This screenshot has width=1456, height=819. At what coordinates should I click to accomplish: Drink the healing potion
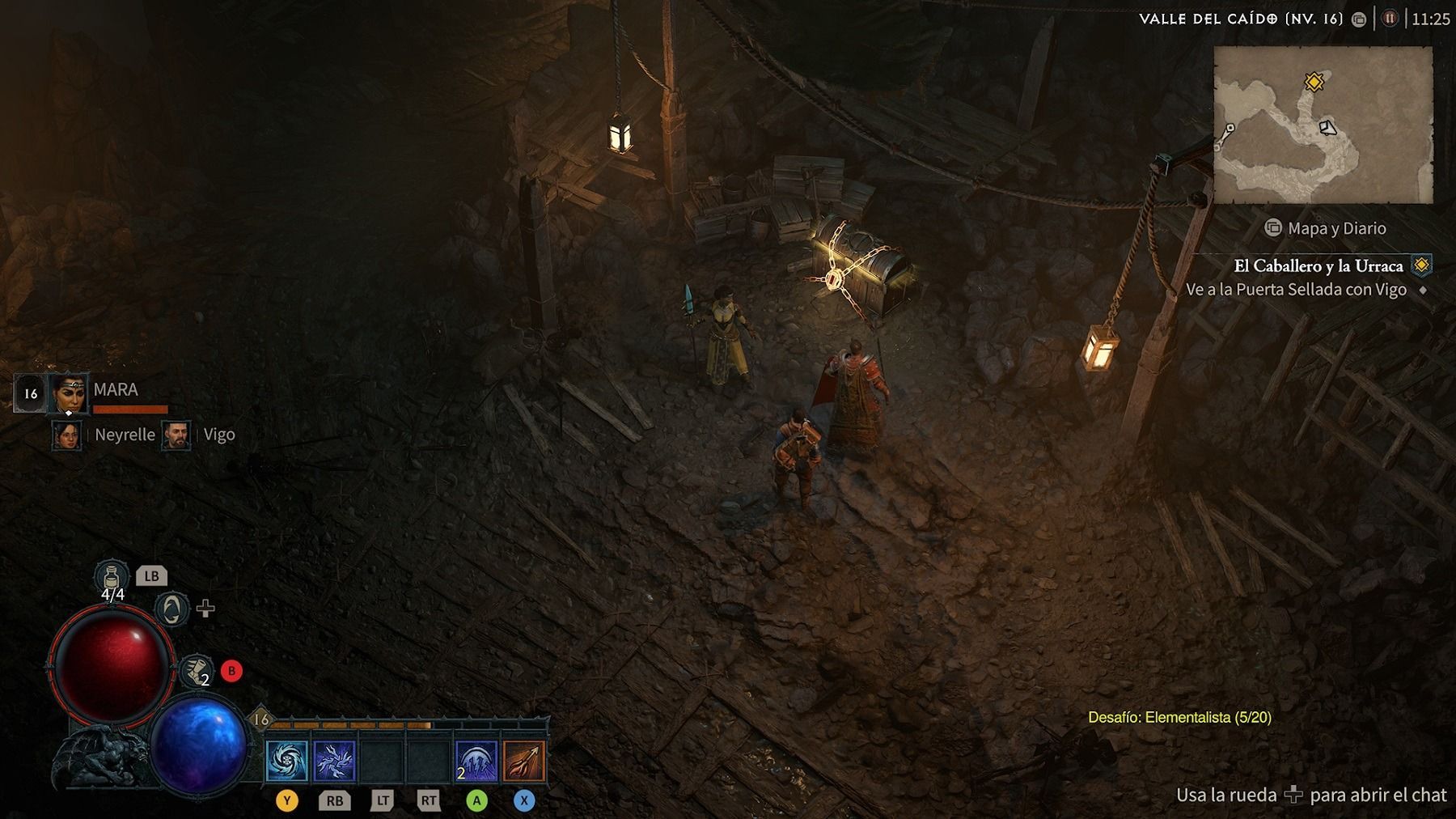pyautogui.click(x=112, y=579)
